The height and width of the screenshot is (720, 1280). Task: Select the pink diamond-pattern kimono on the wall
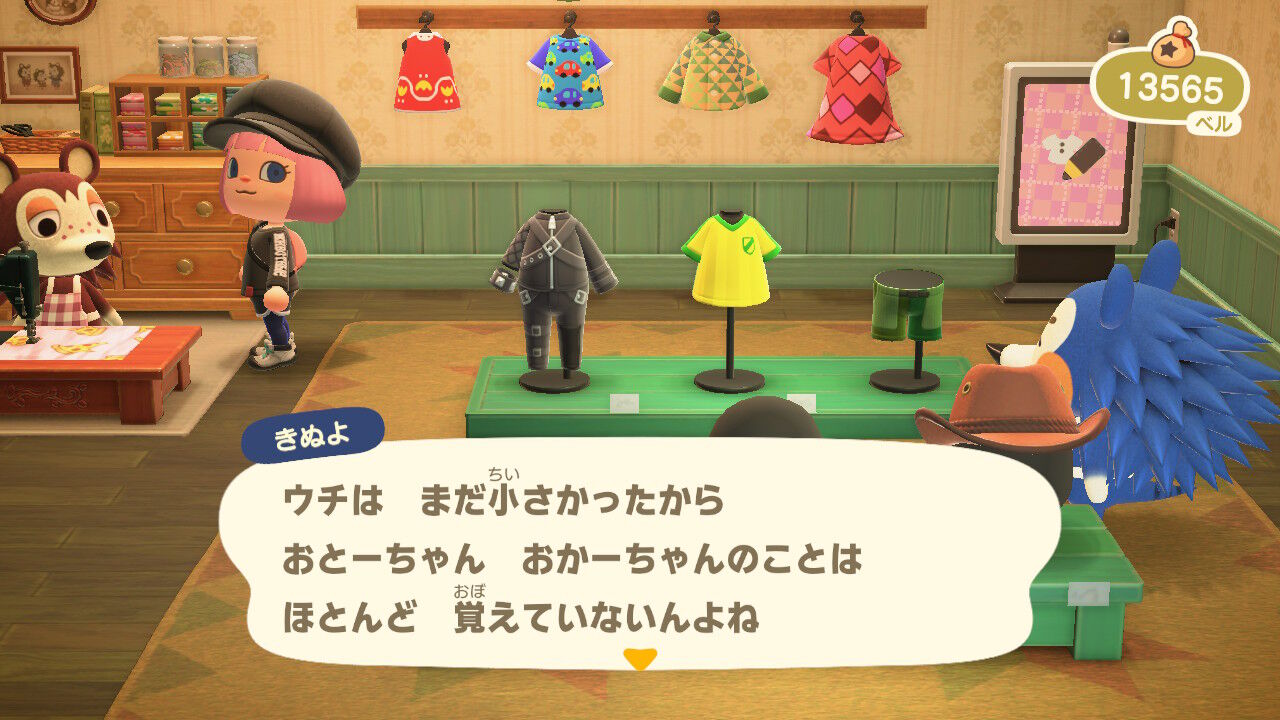(855, 90)
